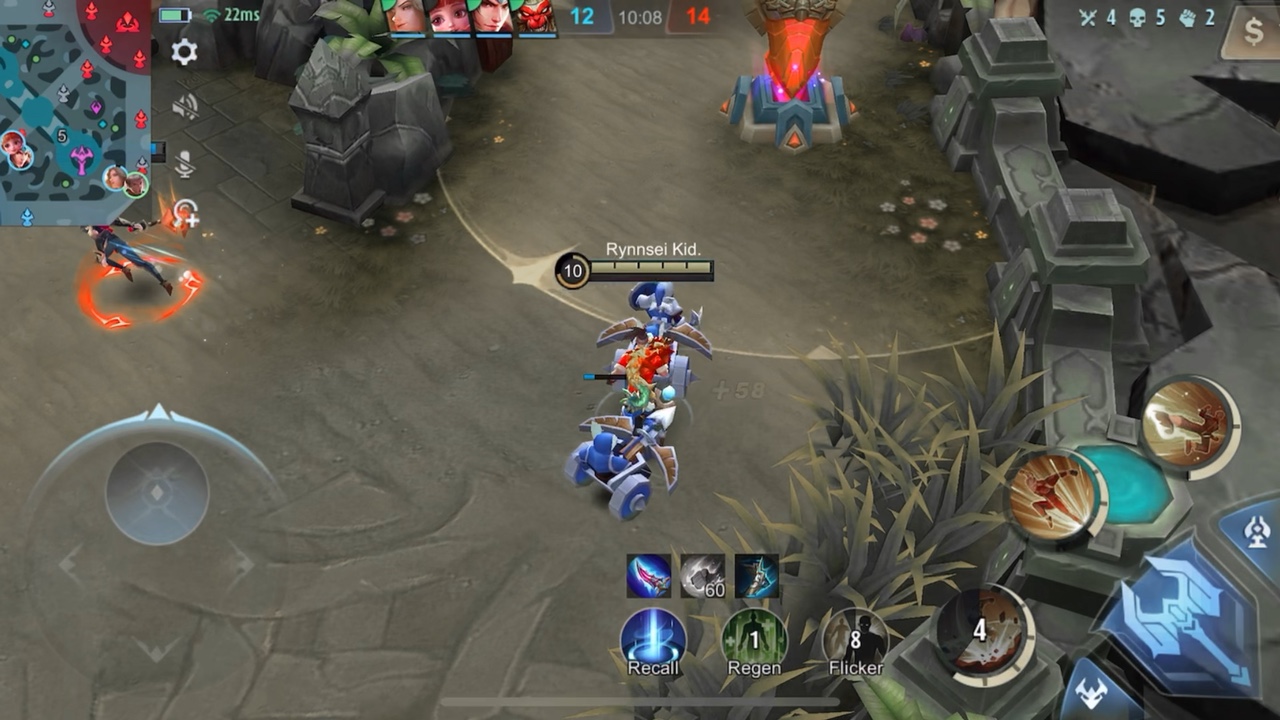Tap the minimap
Screen dimensions: 1280x720
[74, 110]
